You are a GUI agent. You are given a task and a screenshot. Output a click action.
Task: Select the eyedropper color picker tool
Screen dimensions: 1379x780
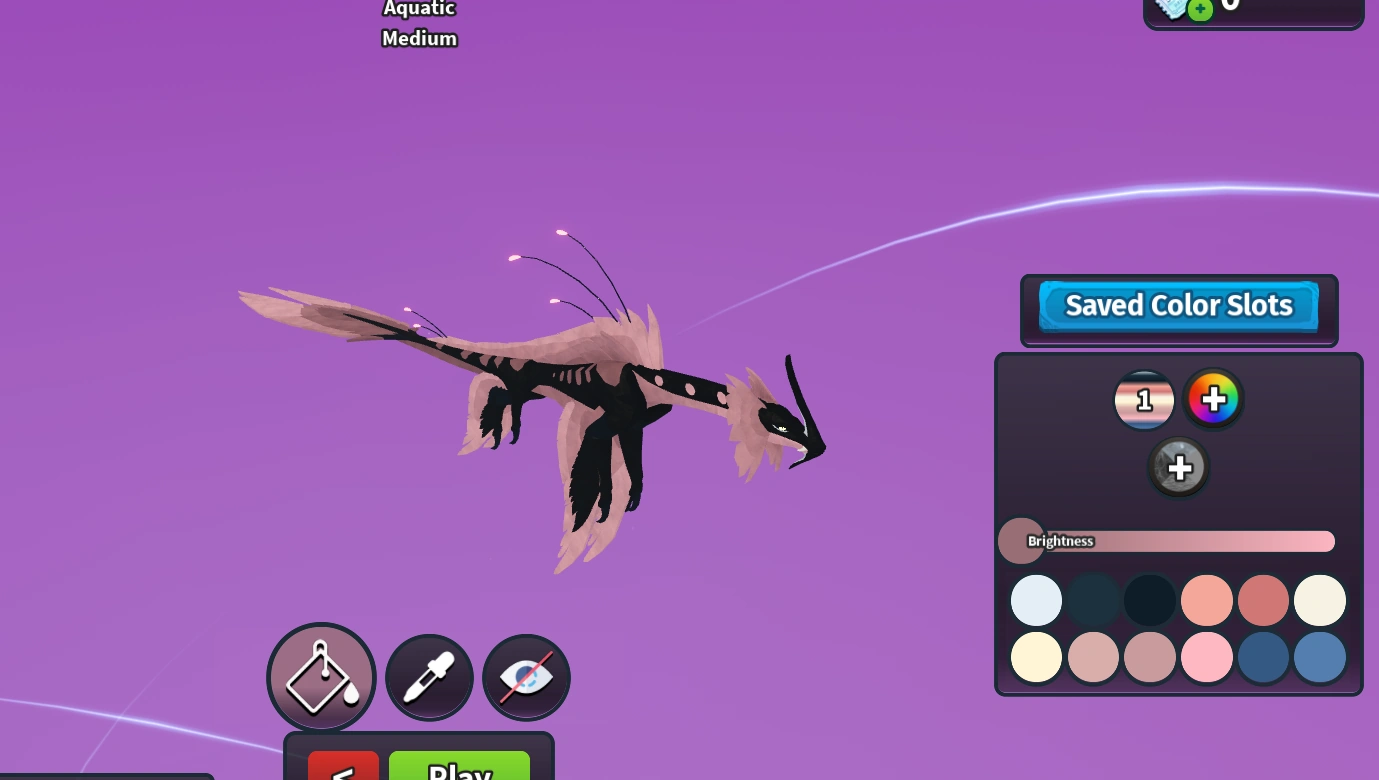[429, 677]
